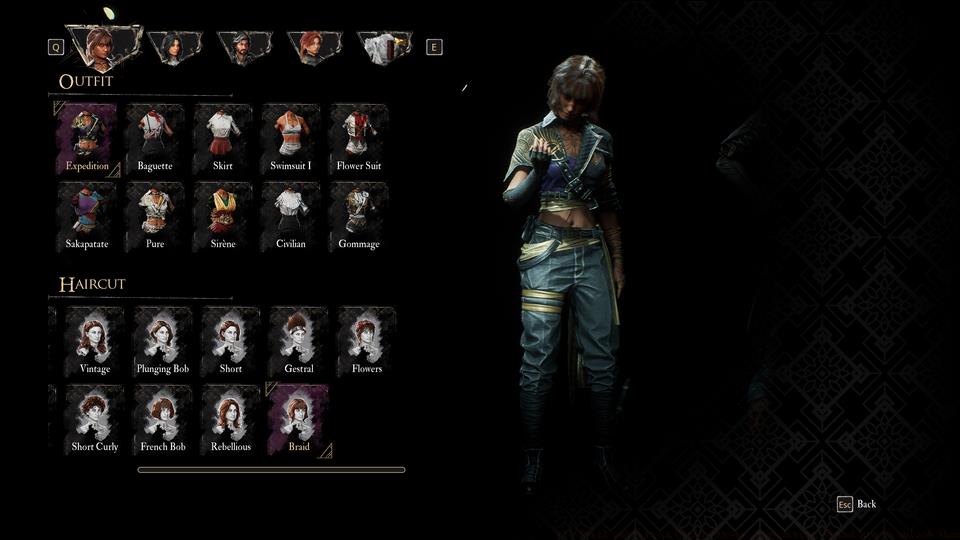The image size is (960, 540).
Task: Choose the French Bob haircut
Action: pyautogui.click(x=163, y=419)
